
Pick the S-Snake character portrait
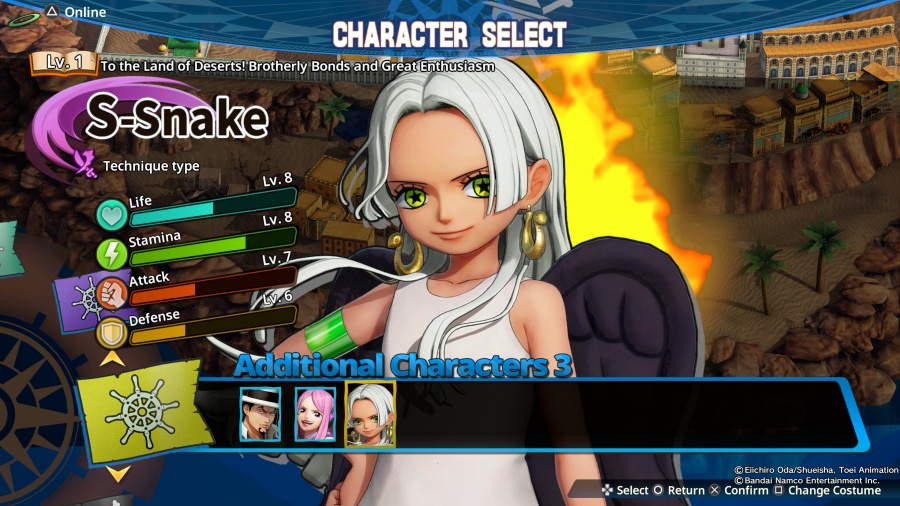point(370,414)
